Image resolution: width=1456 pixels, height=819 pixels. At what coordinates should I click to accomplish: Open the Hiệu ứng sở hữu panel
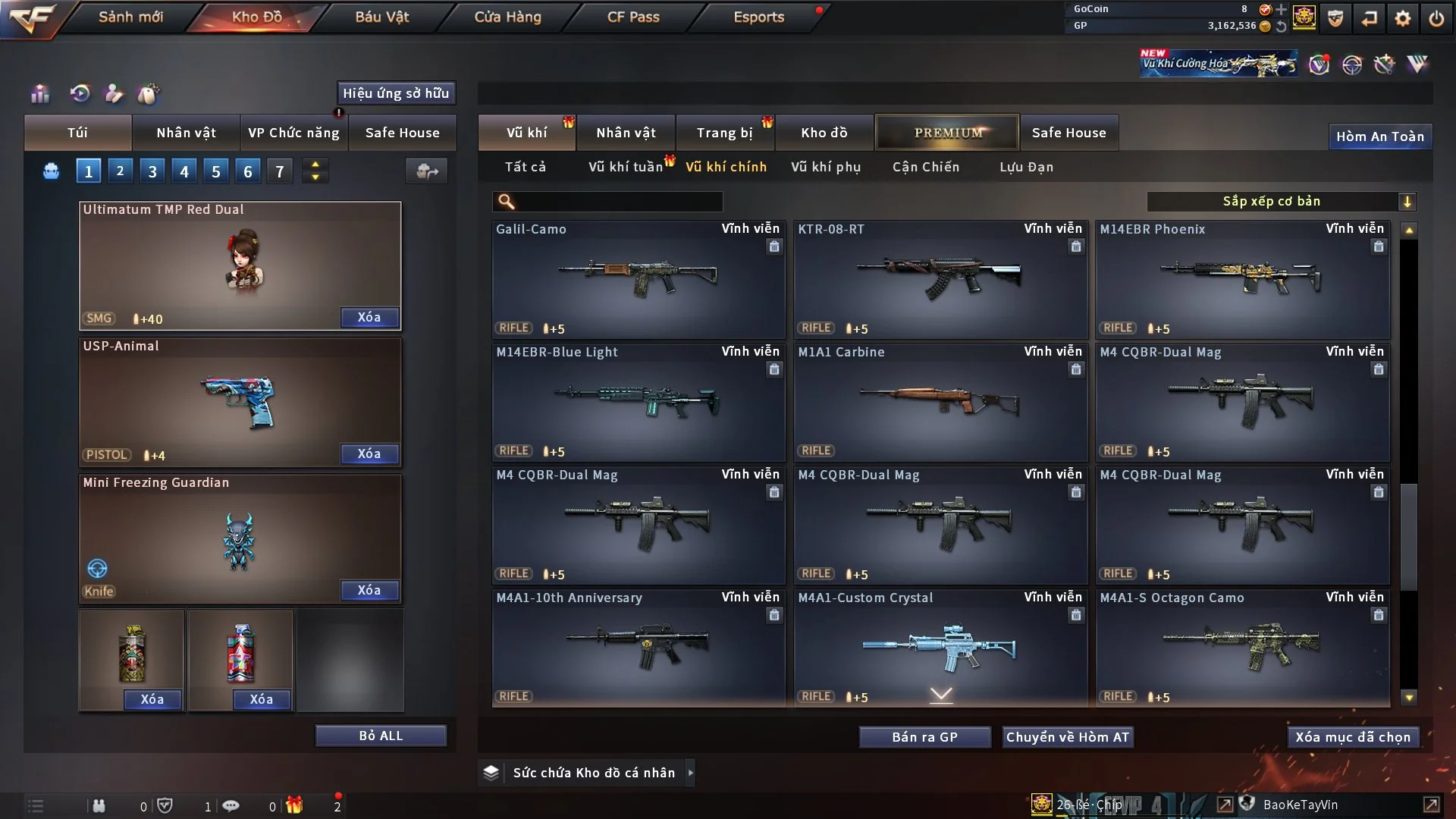pyautogui.click(x=396, y=93)
